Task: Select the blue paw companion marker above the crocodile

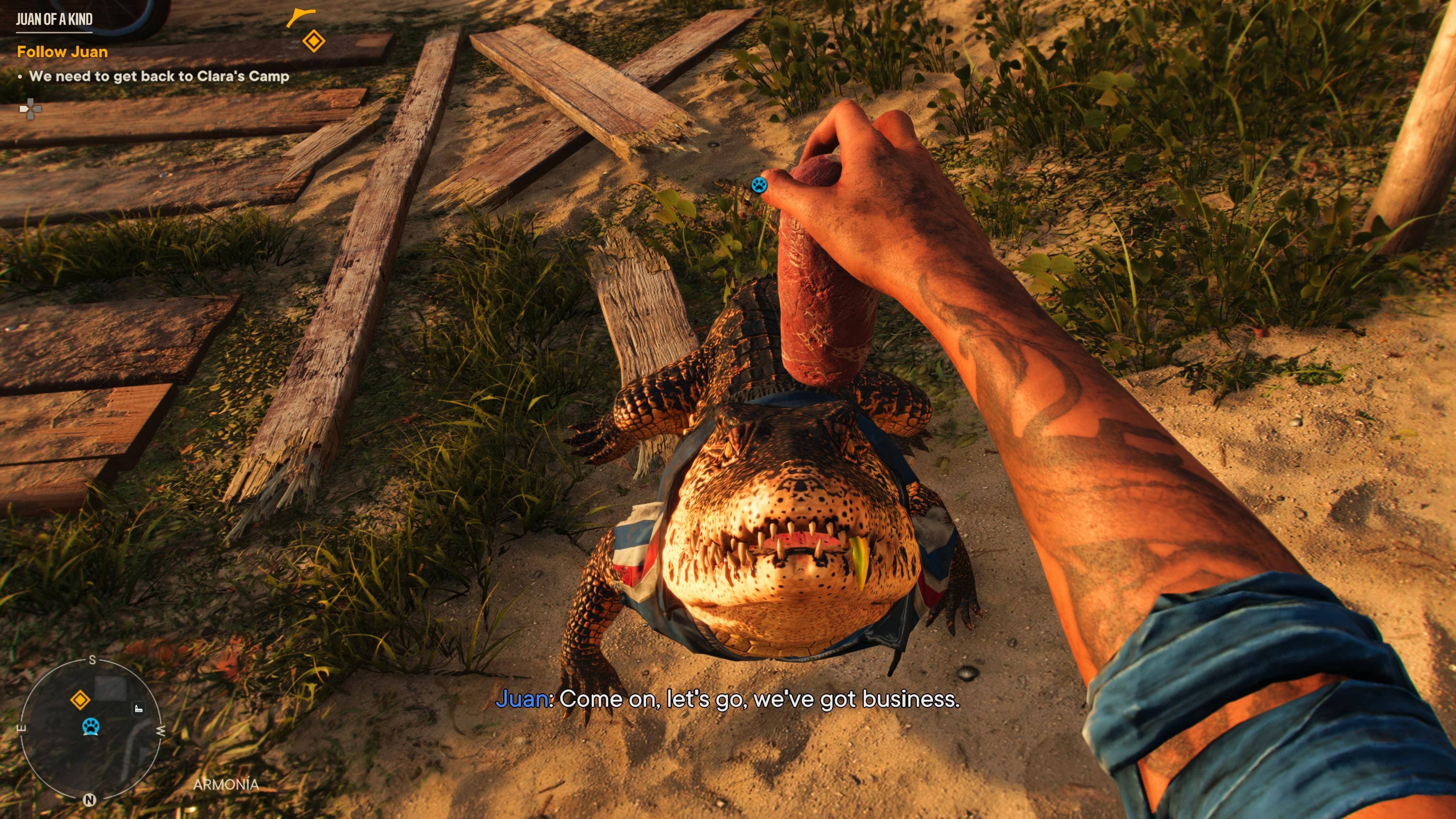Action: (x=758, y=184)
